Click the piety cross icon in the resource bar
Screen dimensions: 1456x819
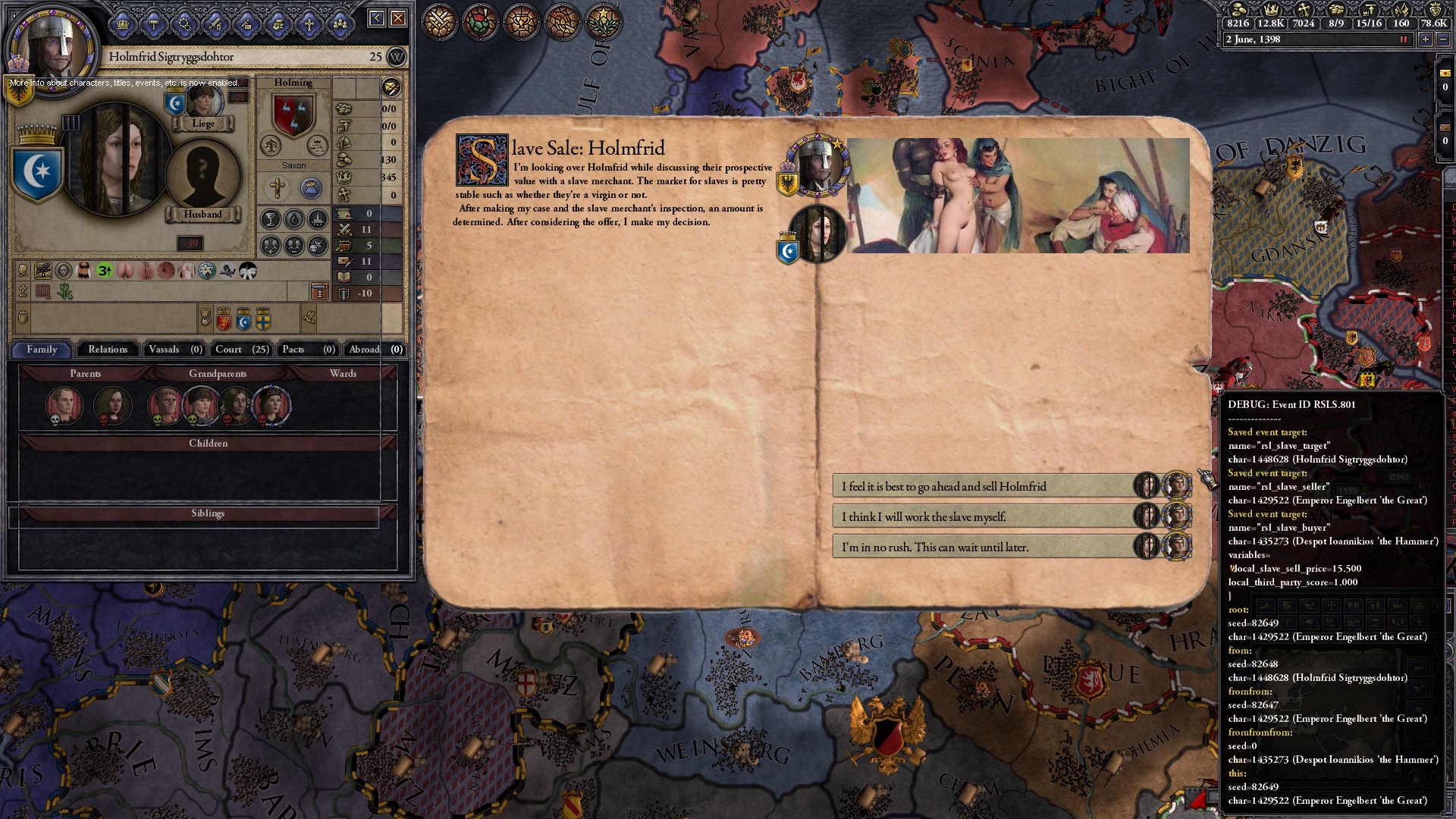(x=1304, y=10)
